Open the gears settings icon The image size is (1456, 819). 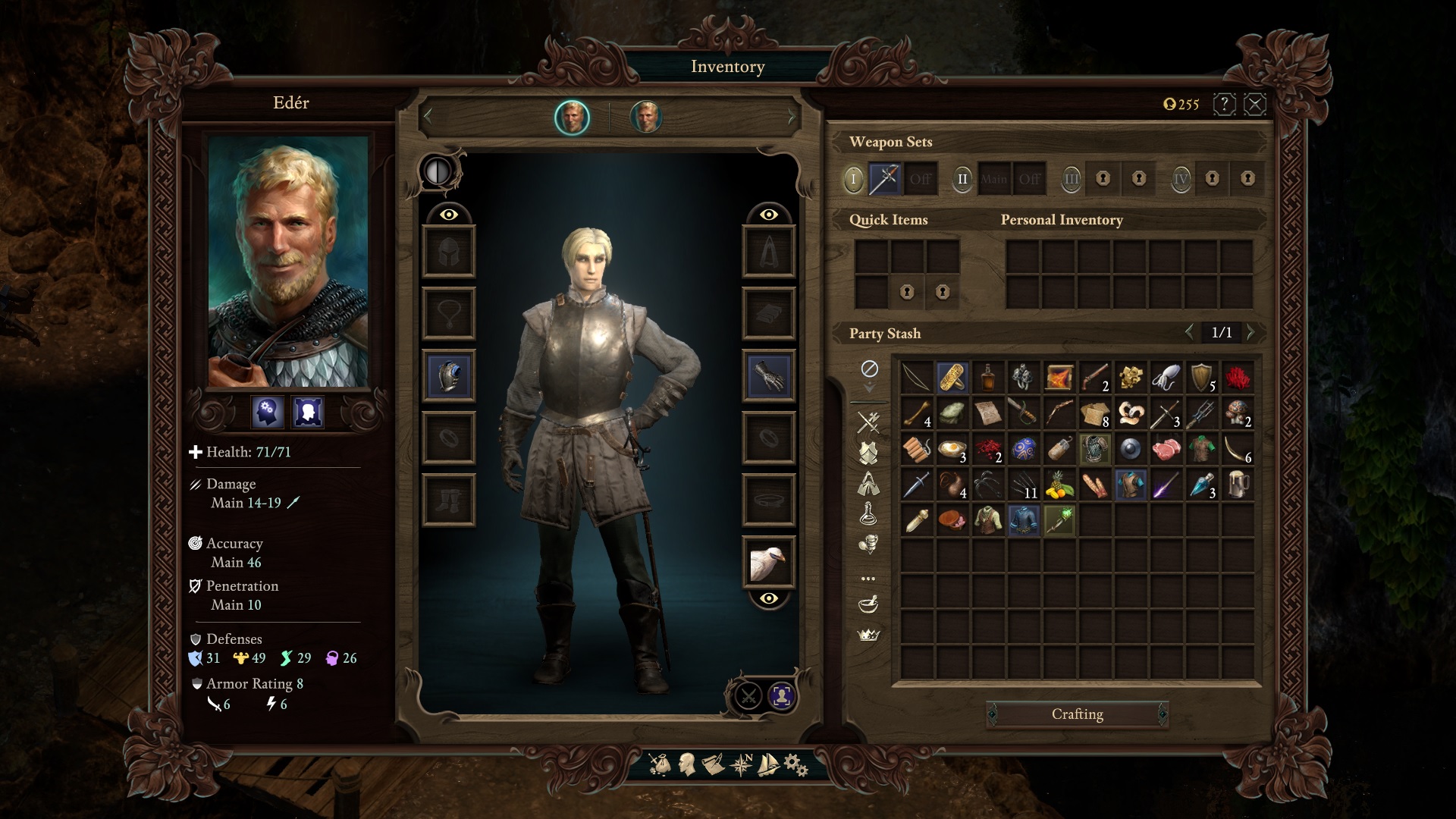click(x=795, y=764)
